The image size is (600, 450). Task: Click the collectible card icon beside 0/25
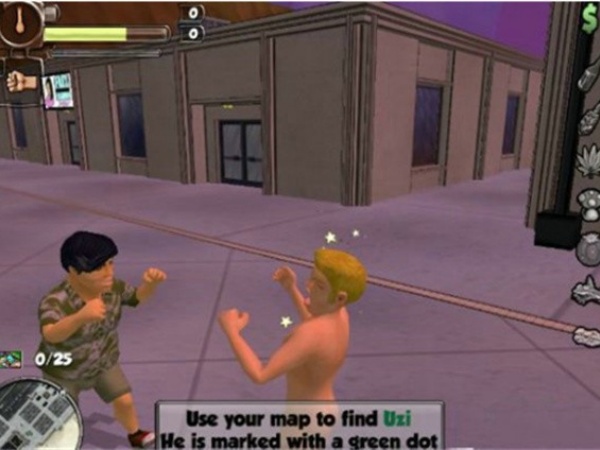coord(12,357)
